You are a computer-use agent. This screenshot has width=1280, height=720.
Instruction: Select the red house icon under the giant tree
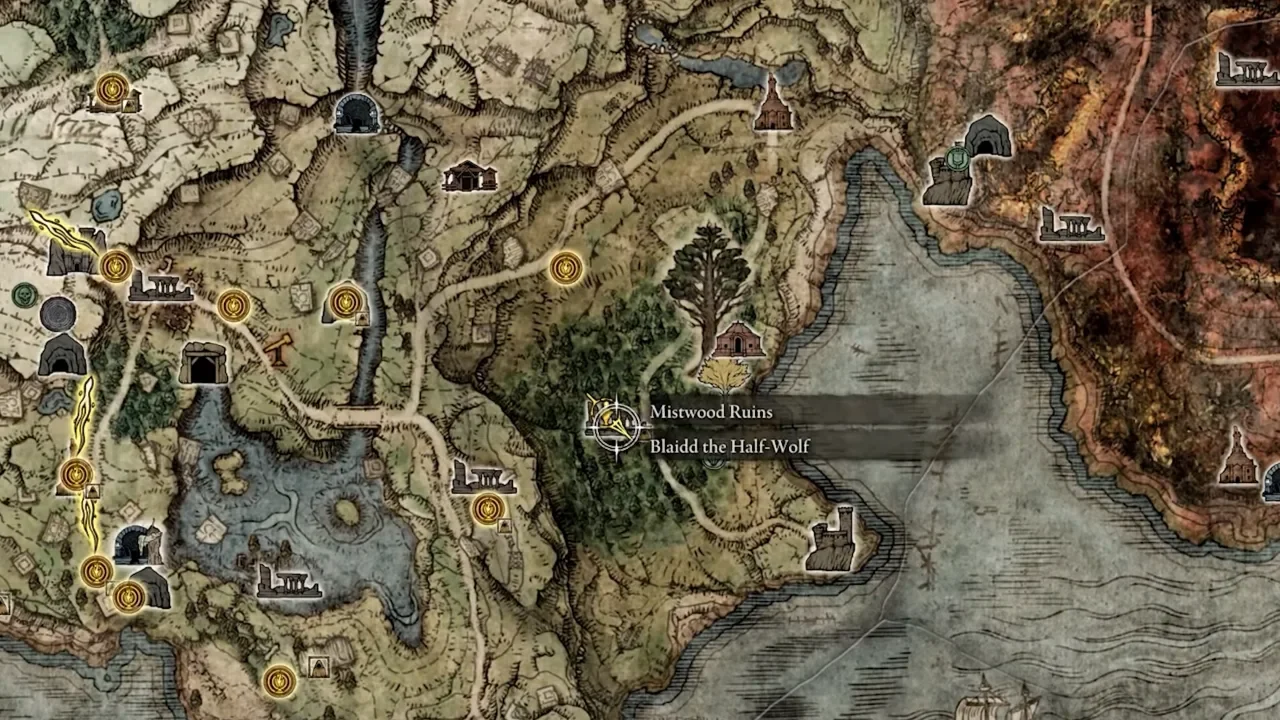740,340
